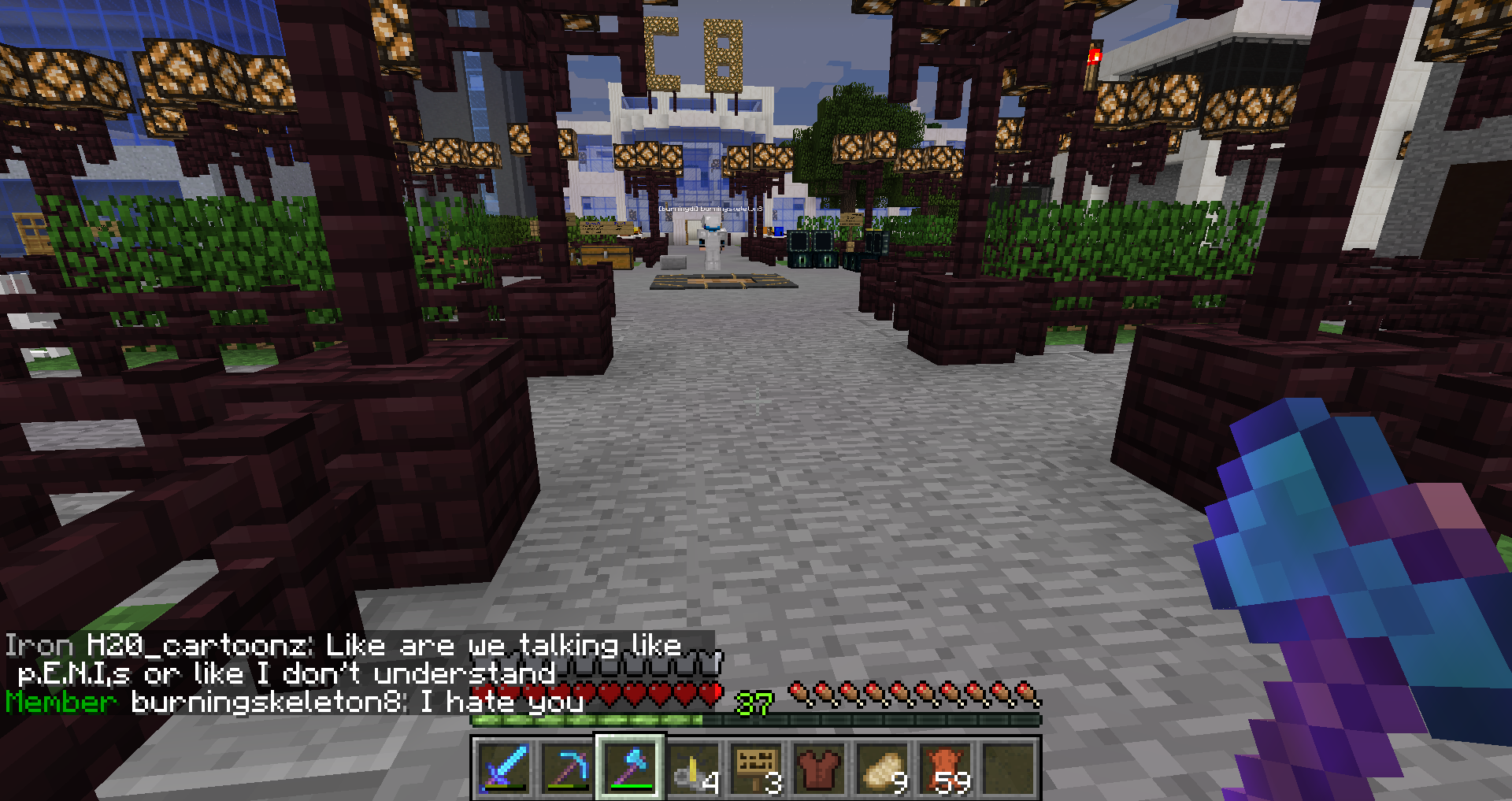Select the diamond pickaxe hotbar slot
This screenshot has width=1512, height=801.
pos(567,768)
